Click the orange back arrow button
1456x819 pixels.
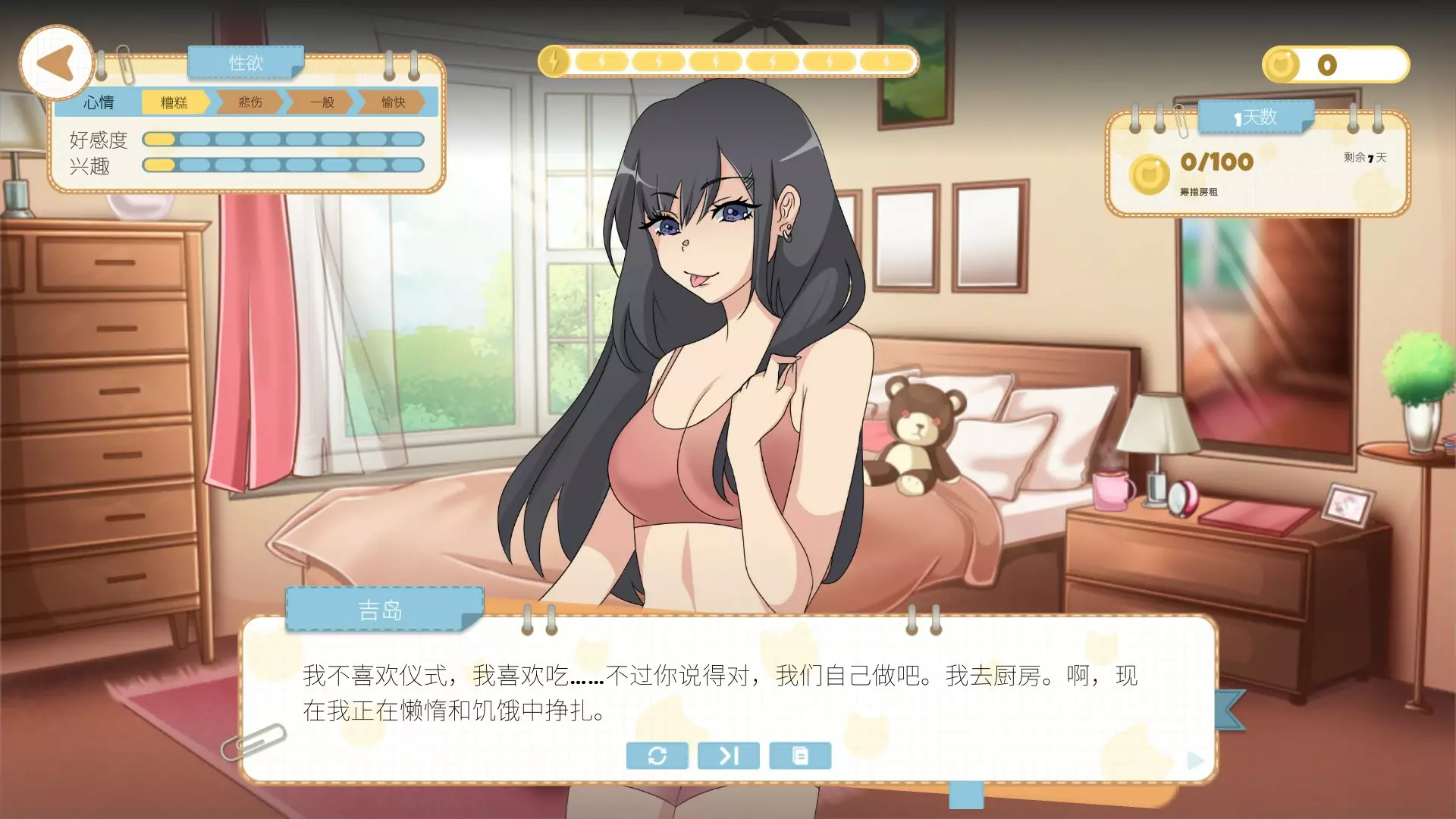(56, 63)
